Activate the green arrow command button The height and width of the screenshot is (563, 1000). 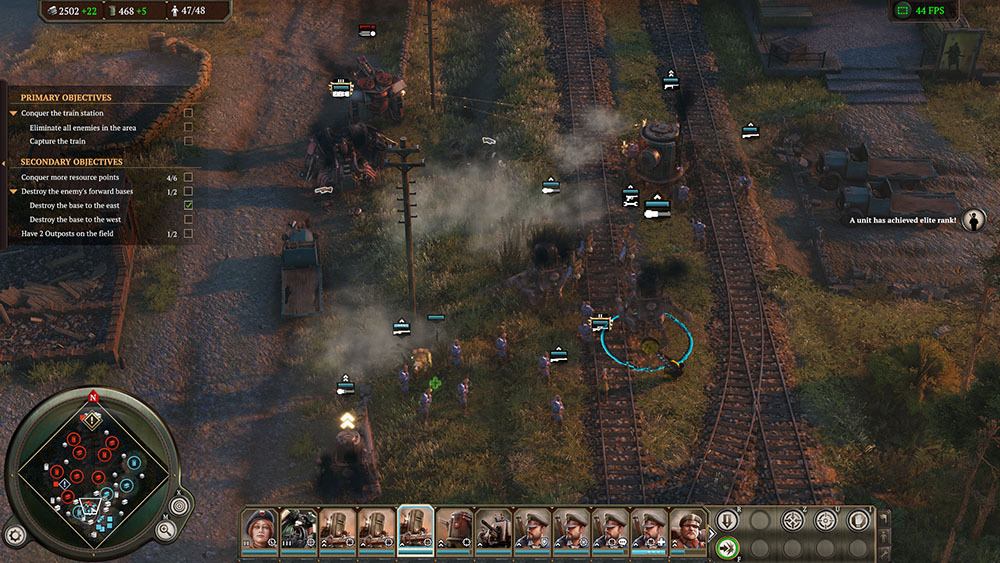point(727,548)
